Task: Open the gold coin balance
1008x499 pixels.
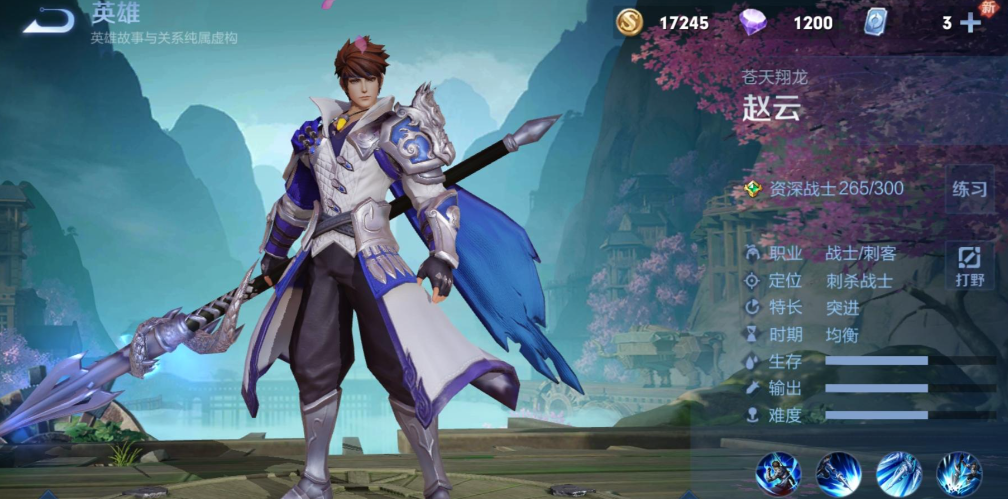Action: [629, 22]
